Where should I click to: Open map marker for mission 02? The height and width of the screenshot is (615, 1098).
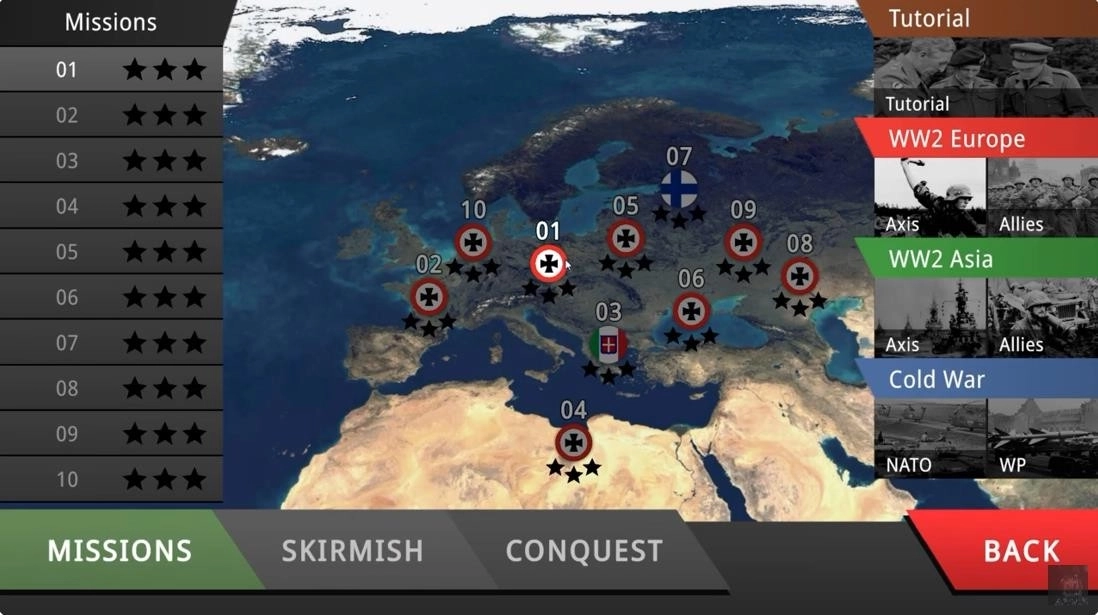429,297
